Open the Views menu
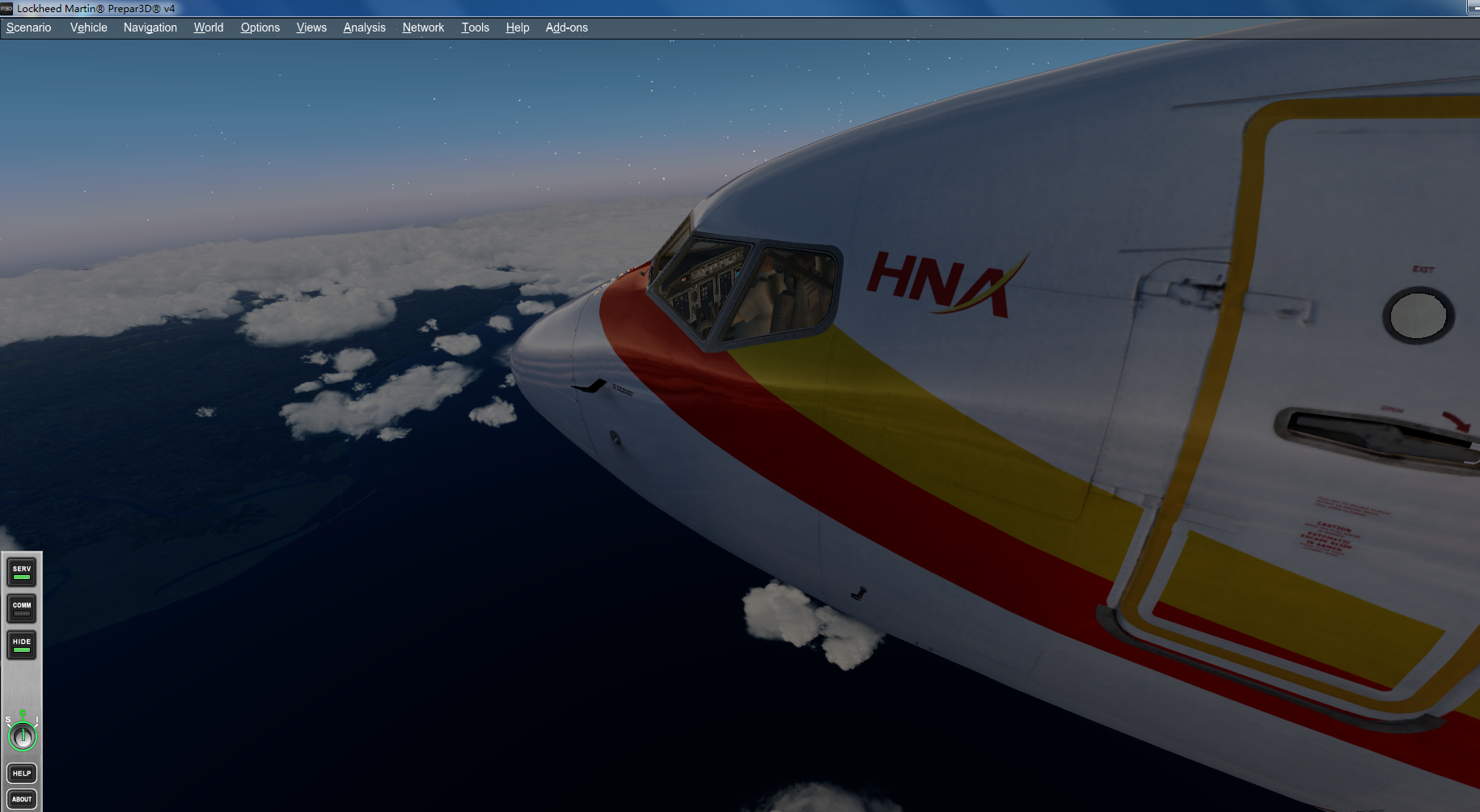This screenshot has height=812, width=1480. click(x=311, y=27)
